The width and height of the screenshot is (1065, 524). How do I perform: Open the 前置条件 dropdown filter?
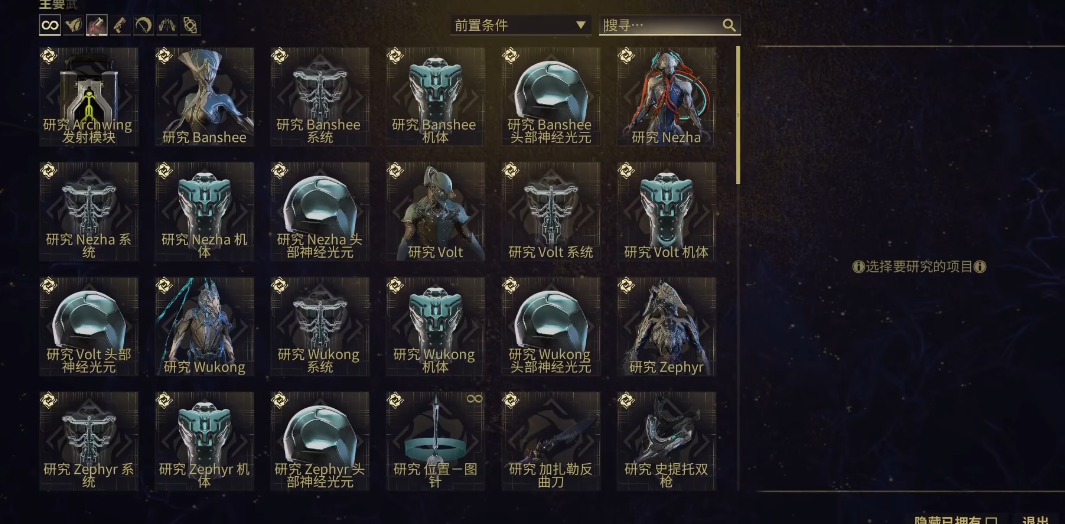[520, 25]
